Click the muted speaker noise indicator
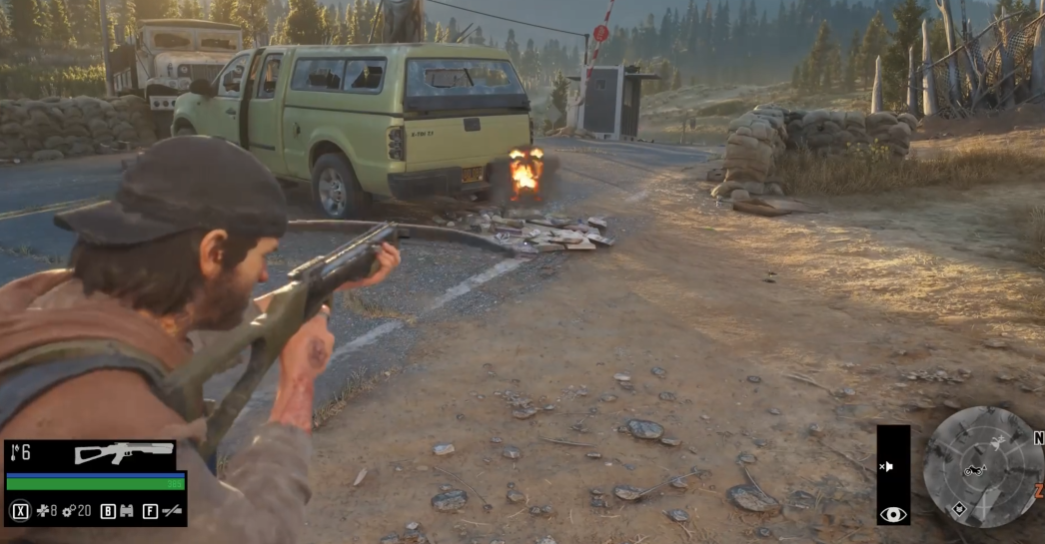 point(886,467)
